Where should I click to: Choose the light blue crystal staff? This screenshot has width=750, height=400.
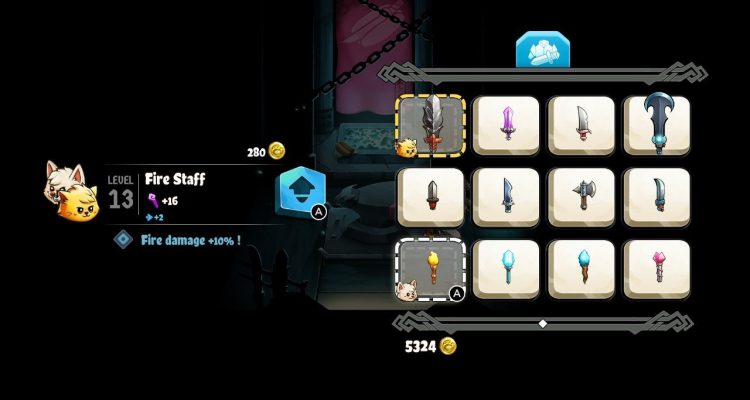tap(507, 268)
